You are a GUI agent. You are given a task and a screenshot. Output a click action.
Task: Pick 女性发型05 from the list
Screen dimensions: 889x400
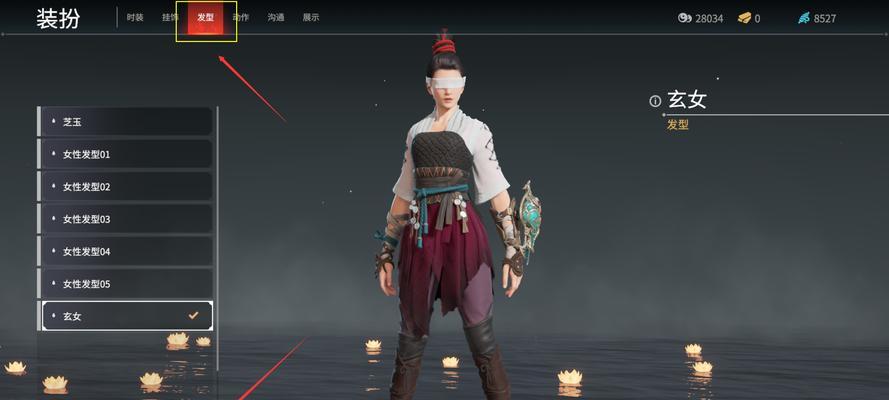[x=126, y=284]
